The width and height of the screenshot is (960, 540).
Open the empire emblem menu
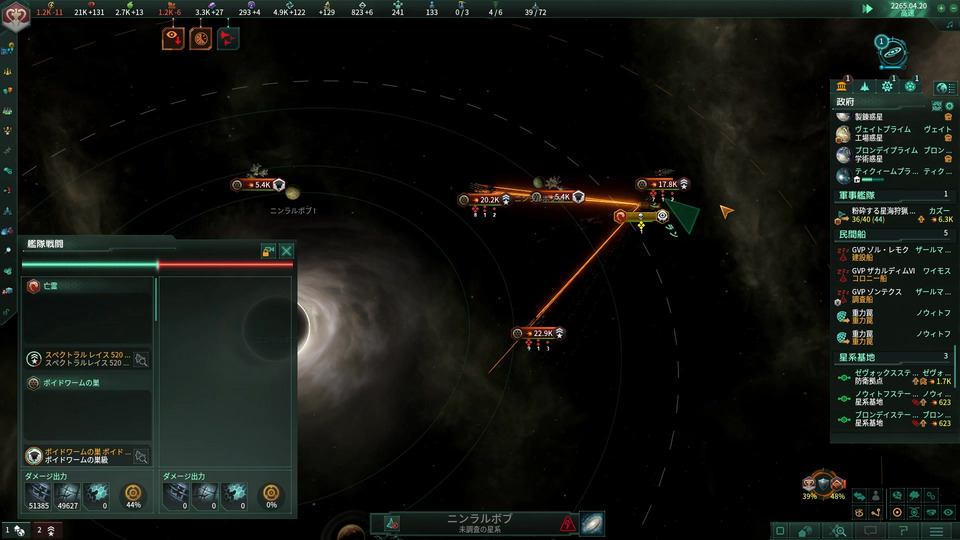(x=17, y=17)
